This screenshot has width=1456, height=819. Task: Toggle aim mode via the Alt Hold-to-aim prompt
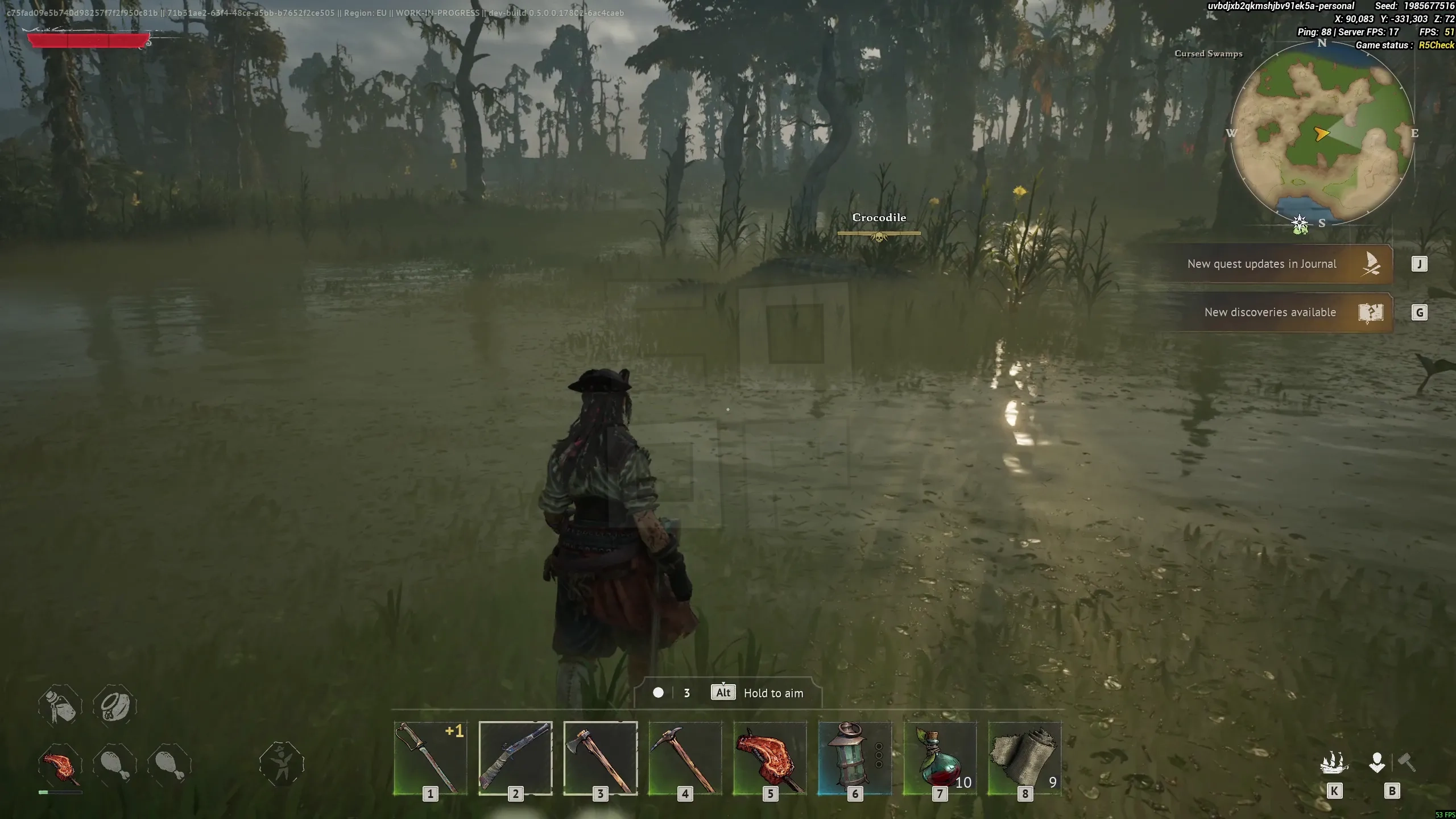(722, 693)
